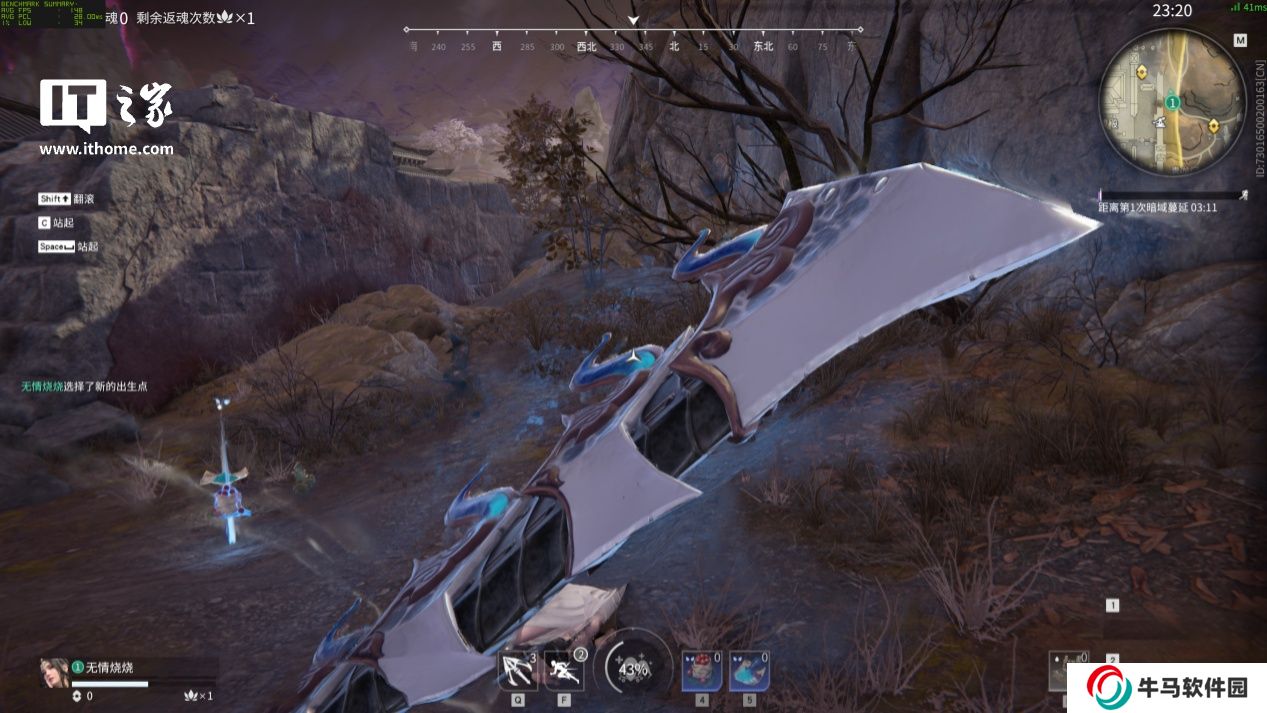
Task: Use the blue armor repair item slot
Action: pyautogui.click(x=748, y=670)
